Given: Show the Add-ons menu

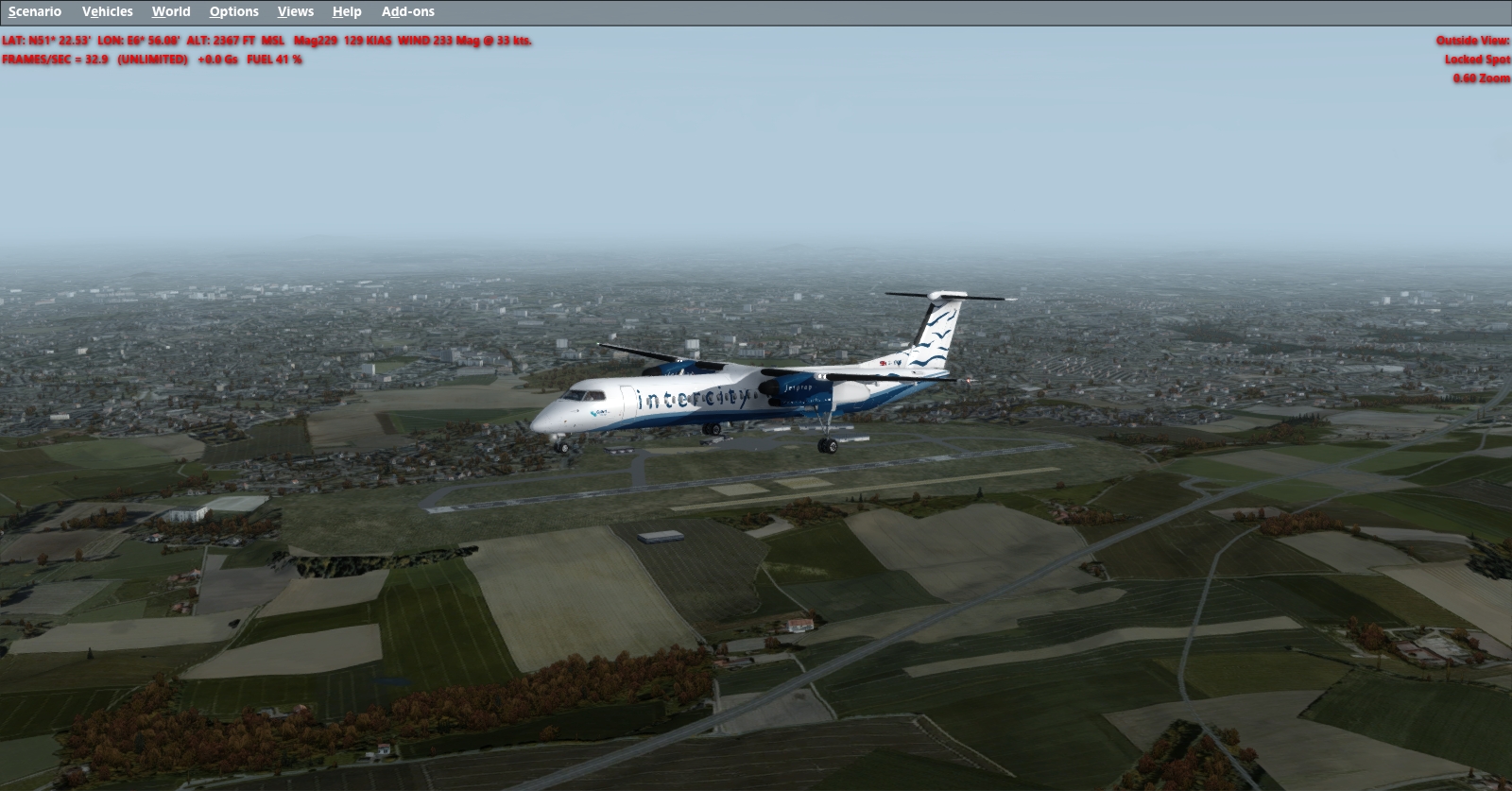Looking at the screenshot, I should click(407, 11).
